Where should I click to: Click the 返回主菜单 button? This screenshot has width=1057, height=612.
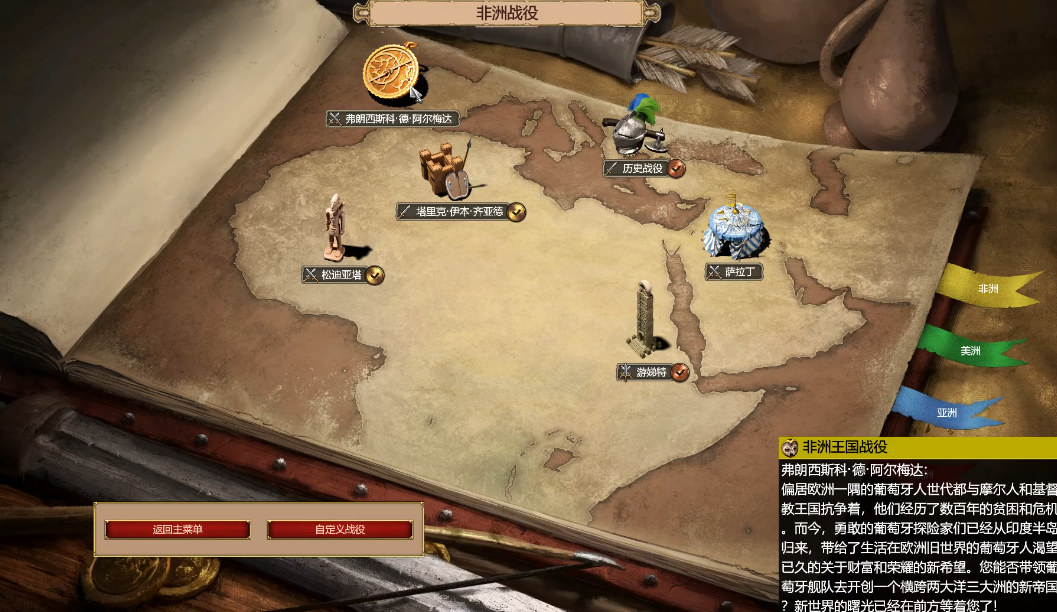coord(177,529)
